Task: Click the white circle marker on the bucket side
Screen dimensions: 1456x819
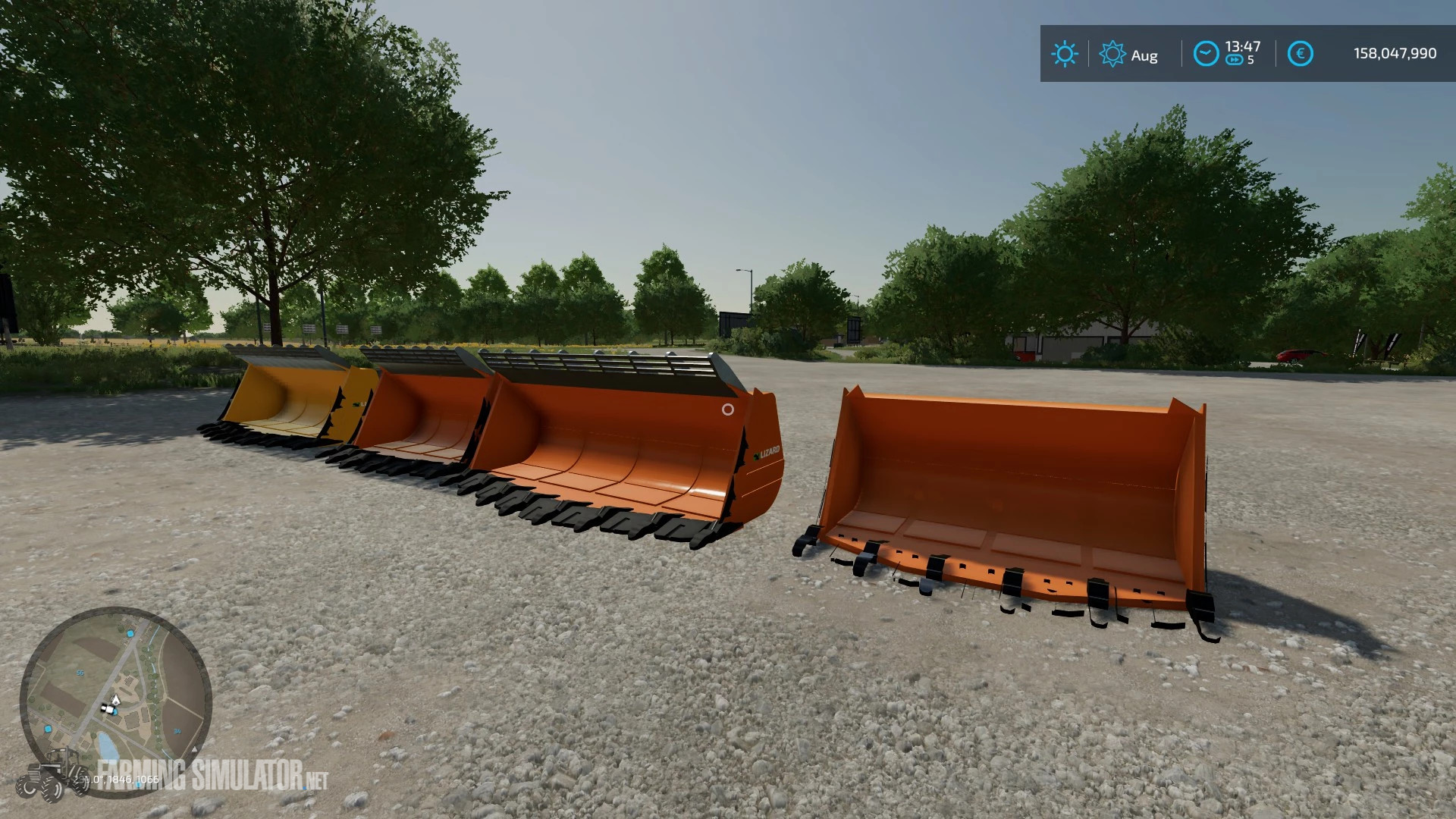Action: pyautogui.click(x=728, y=410)
